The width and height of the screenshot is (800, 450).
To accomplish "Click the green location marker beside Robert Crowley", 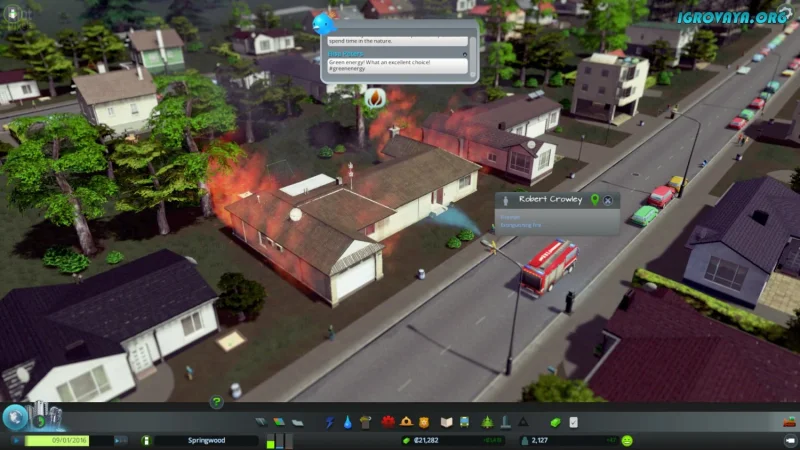I will [x=594, y=200].
